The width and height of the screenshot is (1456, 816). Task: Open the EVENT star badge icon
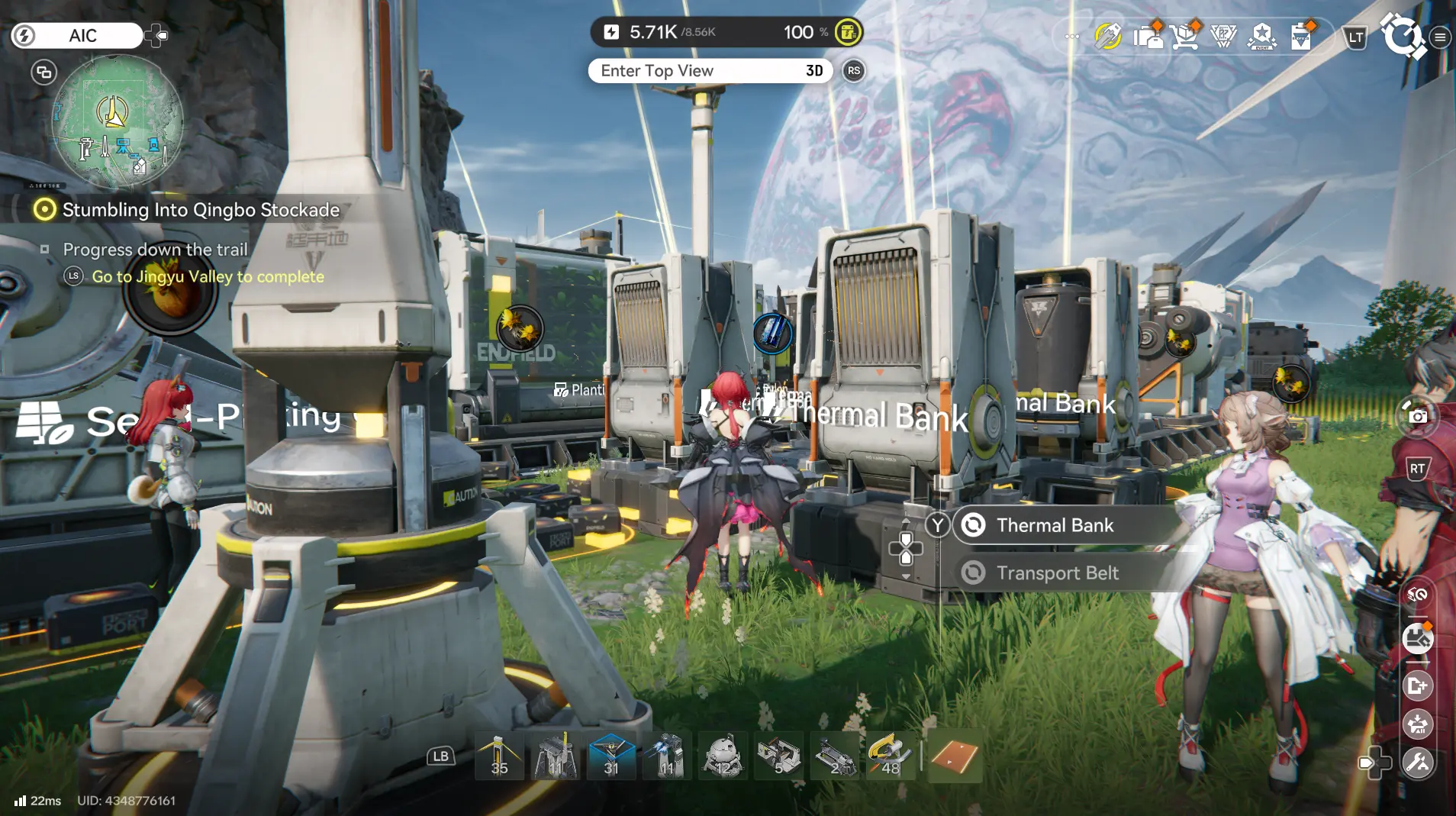point(1261,36)
